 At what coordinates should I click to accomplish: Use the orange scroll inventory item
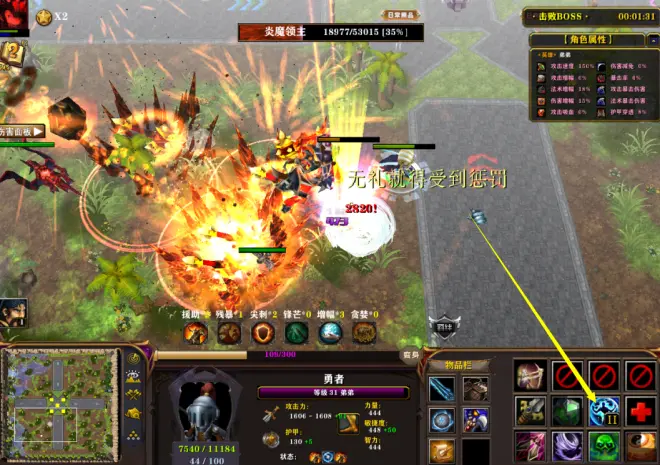442,451
